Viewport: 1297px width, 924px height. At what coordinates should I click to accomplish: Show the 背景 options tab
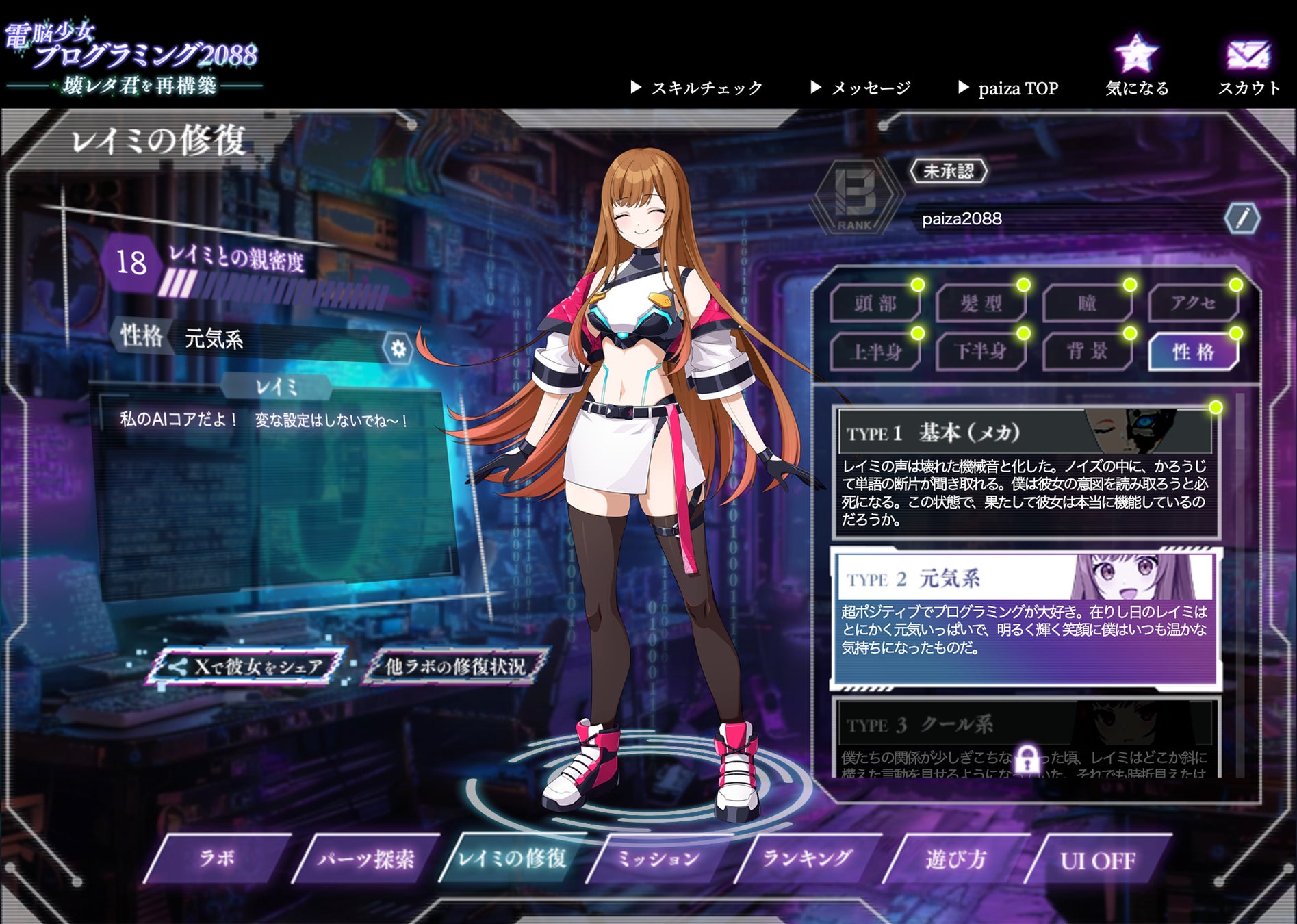pos(1087,352)
